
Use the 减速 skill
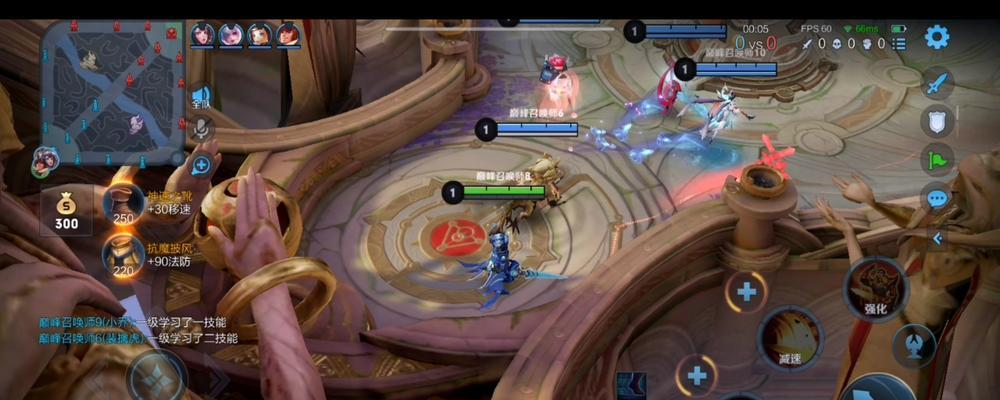pyautogui.click(x=789, y=338)
